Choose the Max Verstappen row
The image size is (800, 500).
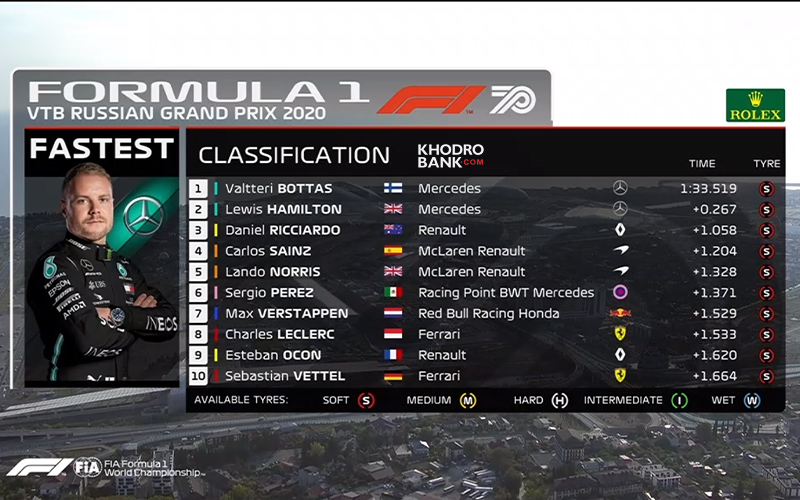(x=285, y=314)
